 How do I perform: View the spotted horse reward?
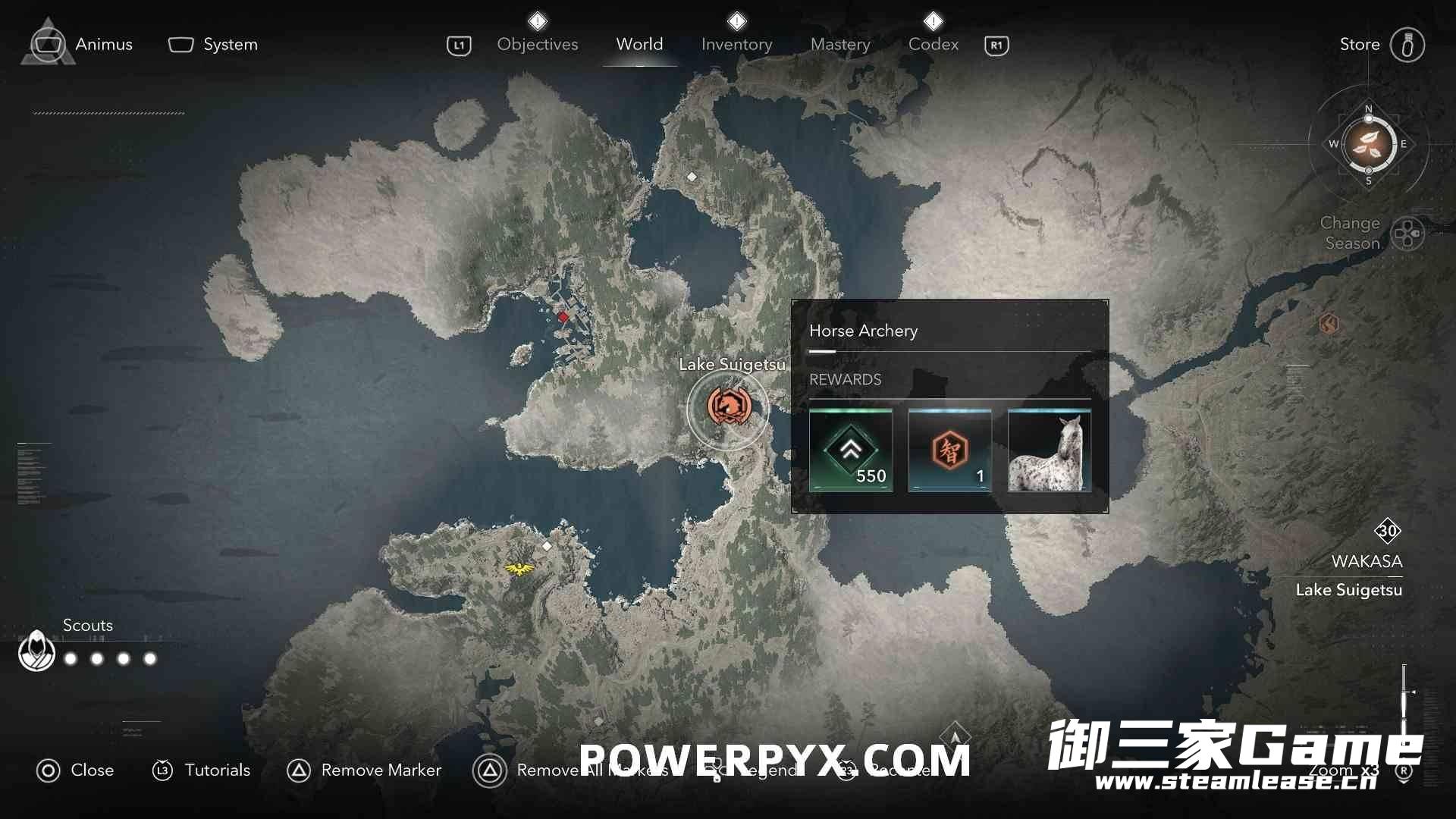click(x=1050, y=450)
